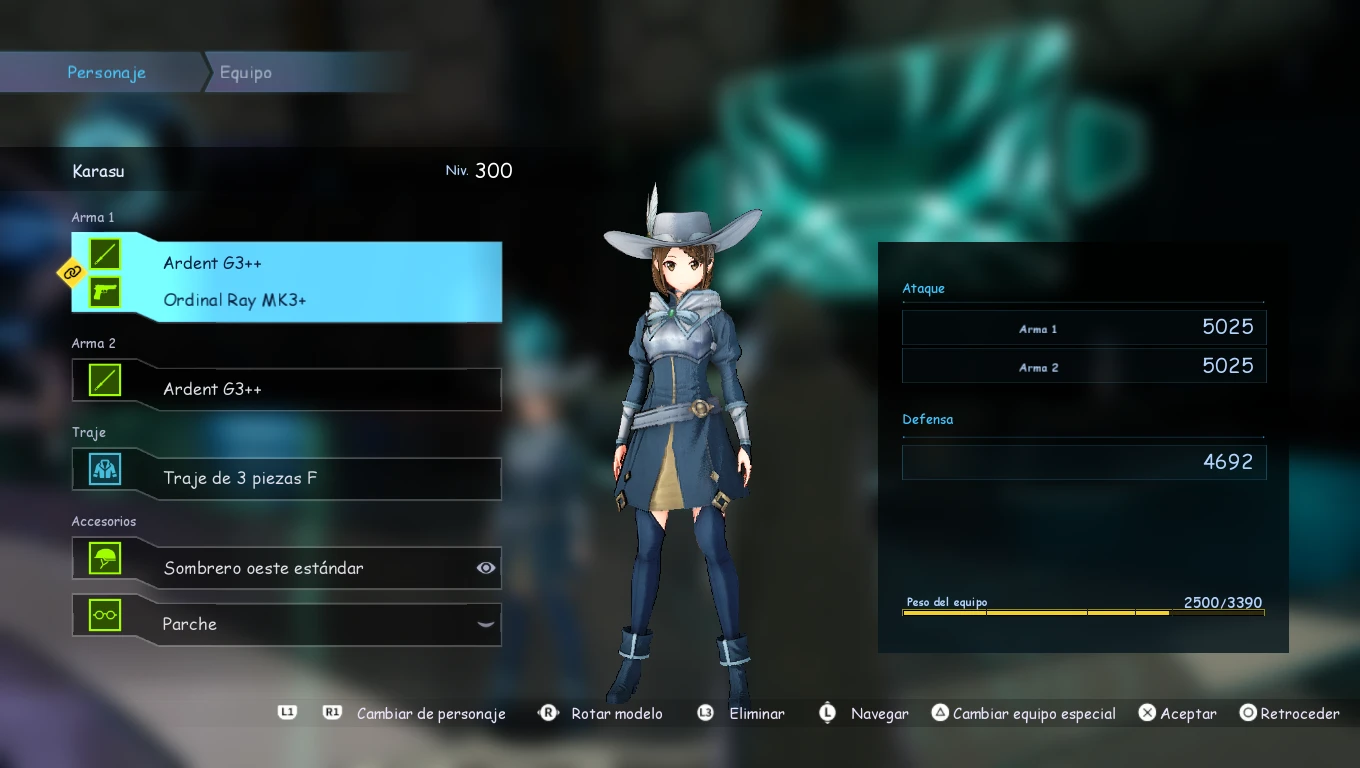Choose the Traje de 3 piezas F outfit slot

click(286, 478)
